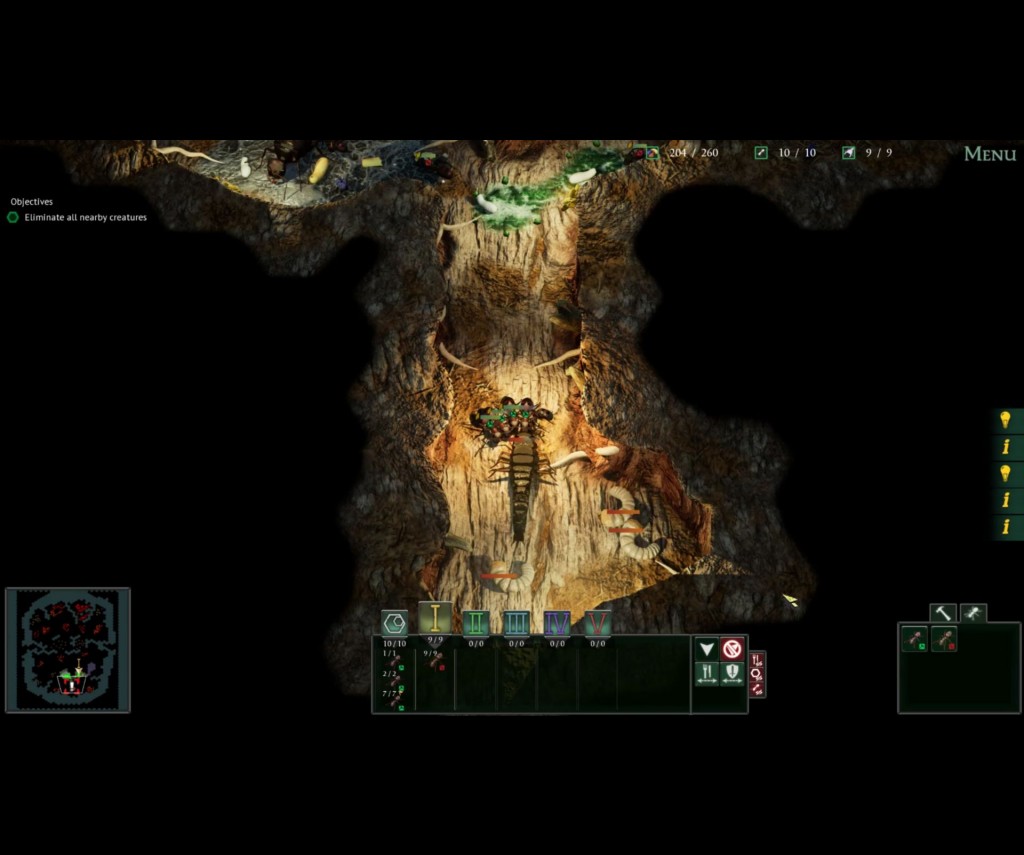Viewport: 1024px width, 855px height.
Task: Open the Menu in the top corner
Action: coord(989,154)
